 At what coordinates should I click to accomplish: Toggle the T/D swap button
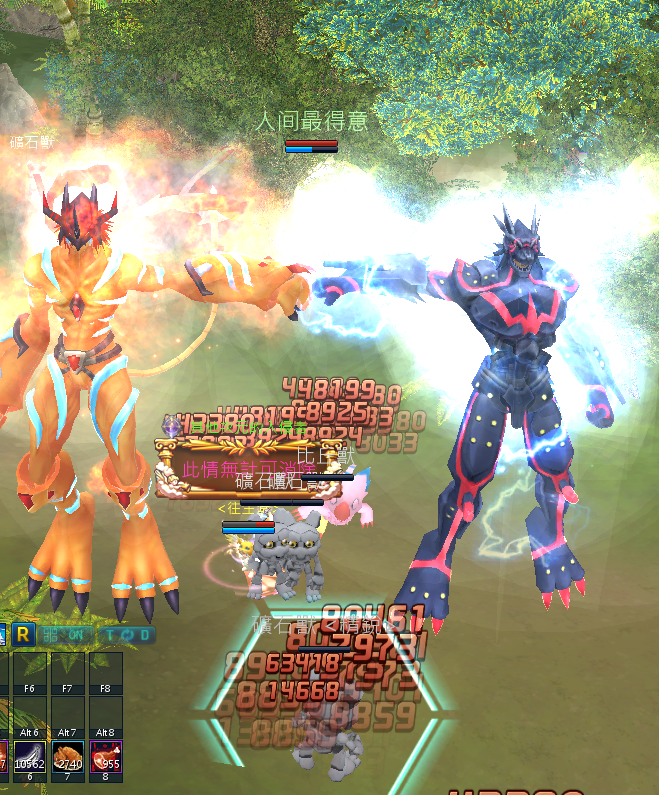(x=128, y=635)
